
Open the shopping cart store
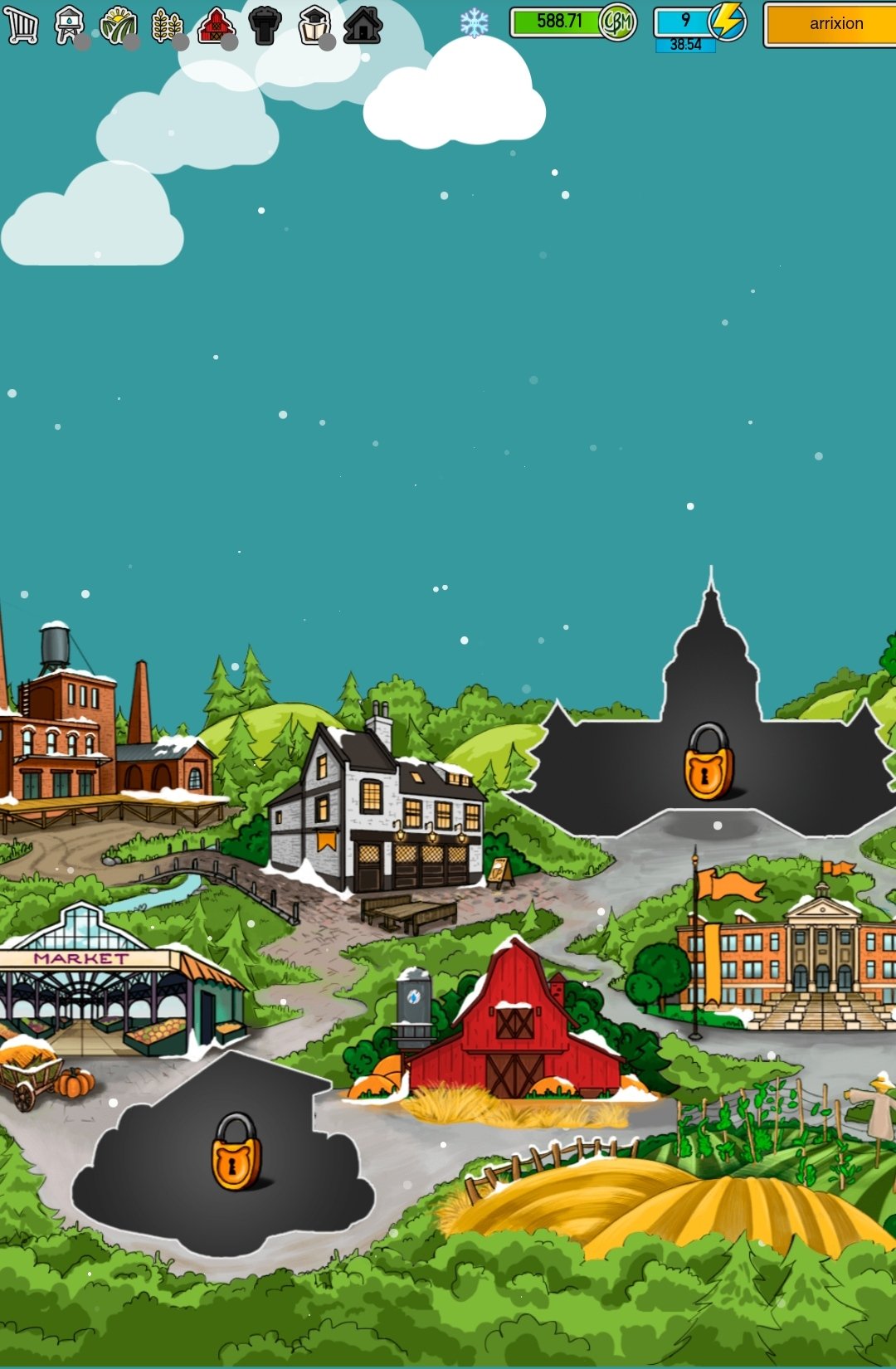(22, 25)
